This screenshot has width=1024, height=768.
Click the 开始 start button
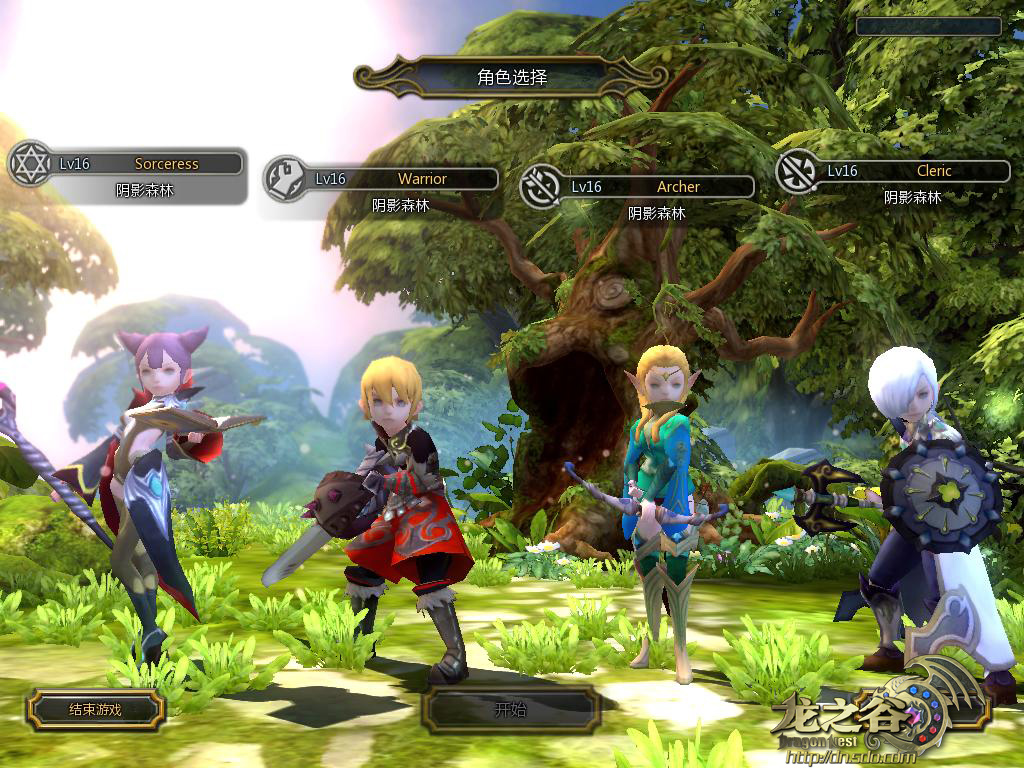coord(510,711)
